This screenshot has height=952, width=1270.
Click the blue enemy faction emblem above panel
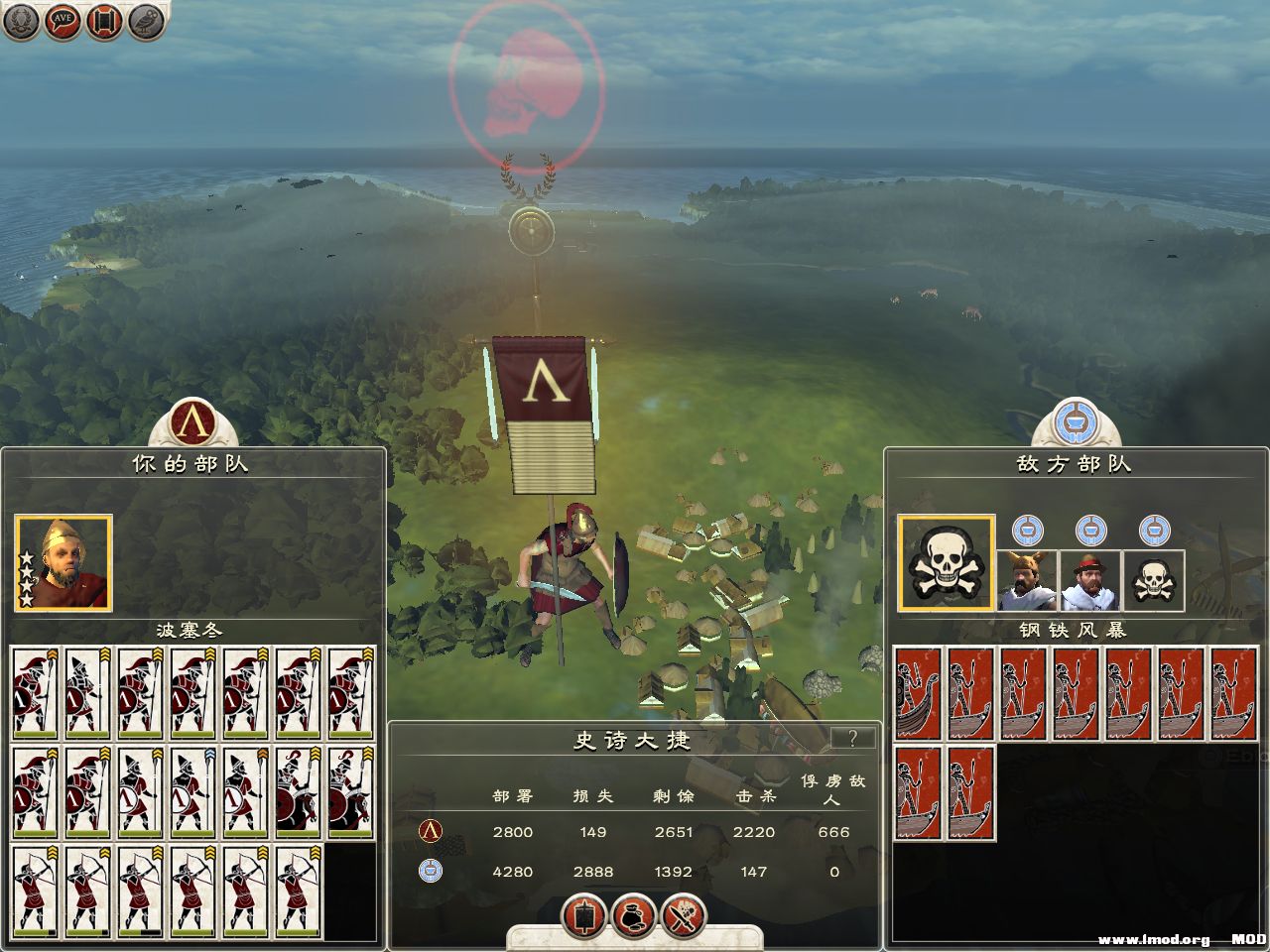[x=1077, y=421]
